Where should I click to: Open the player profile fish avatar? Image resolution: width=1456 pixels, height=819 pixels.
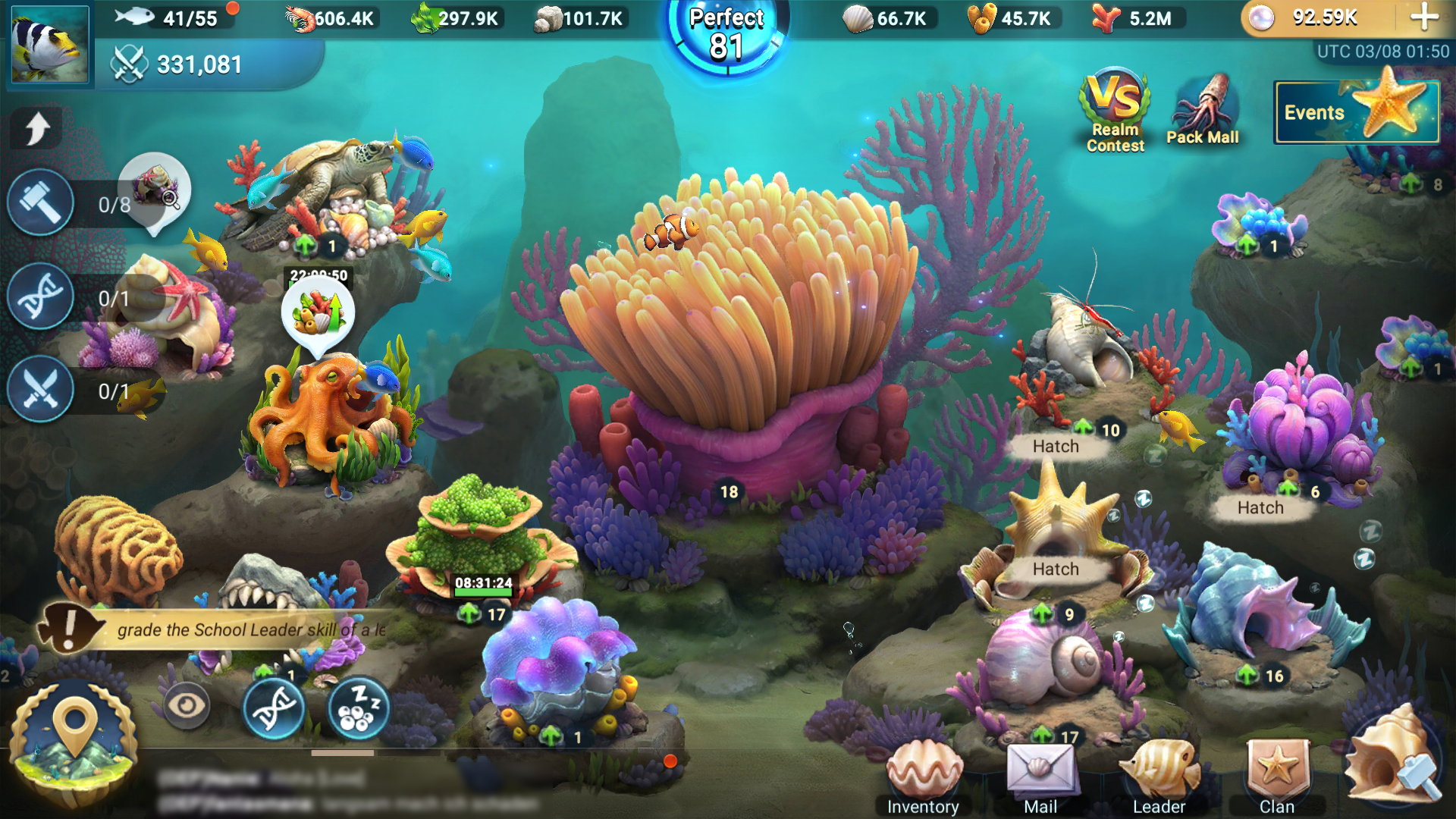point(50,43)
